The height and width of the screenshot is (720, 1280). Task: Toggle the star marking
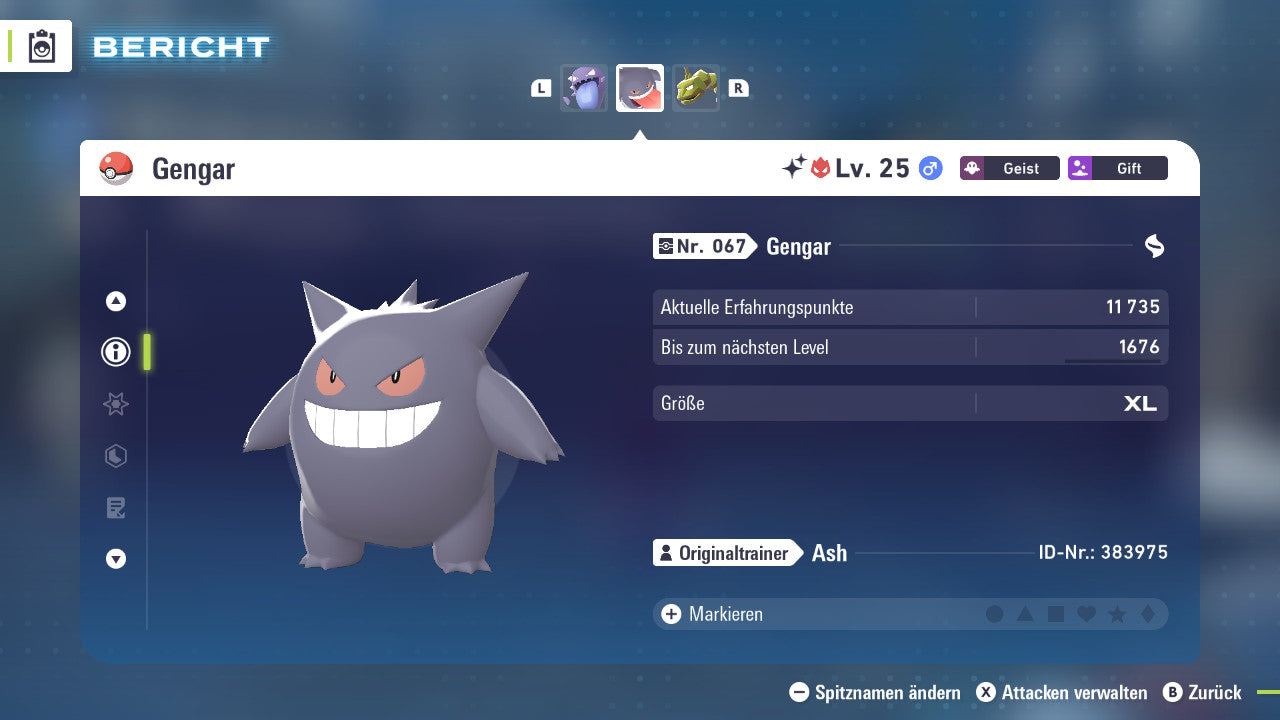(x=1117, y=614)
